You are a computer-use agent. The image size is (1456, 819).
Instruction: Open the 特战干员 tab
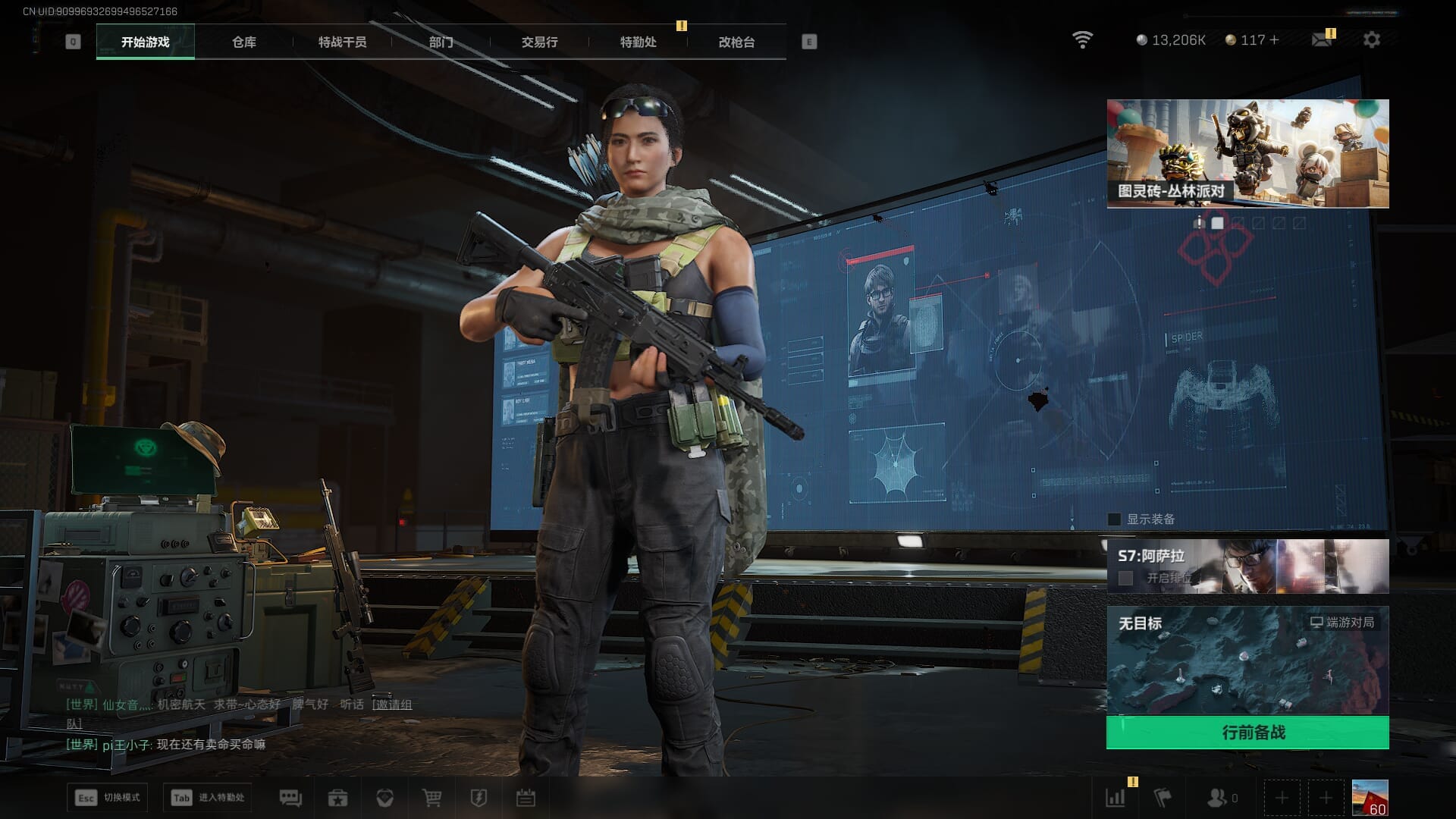click(x=342, y=42)
